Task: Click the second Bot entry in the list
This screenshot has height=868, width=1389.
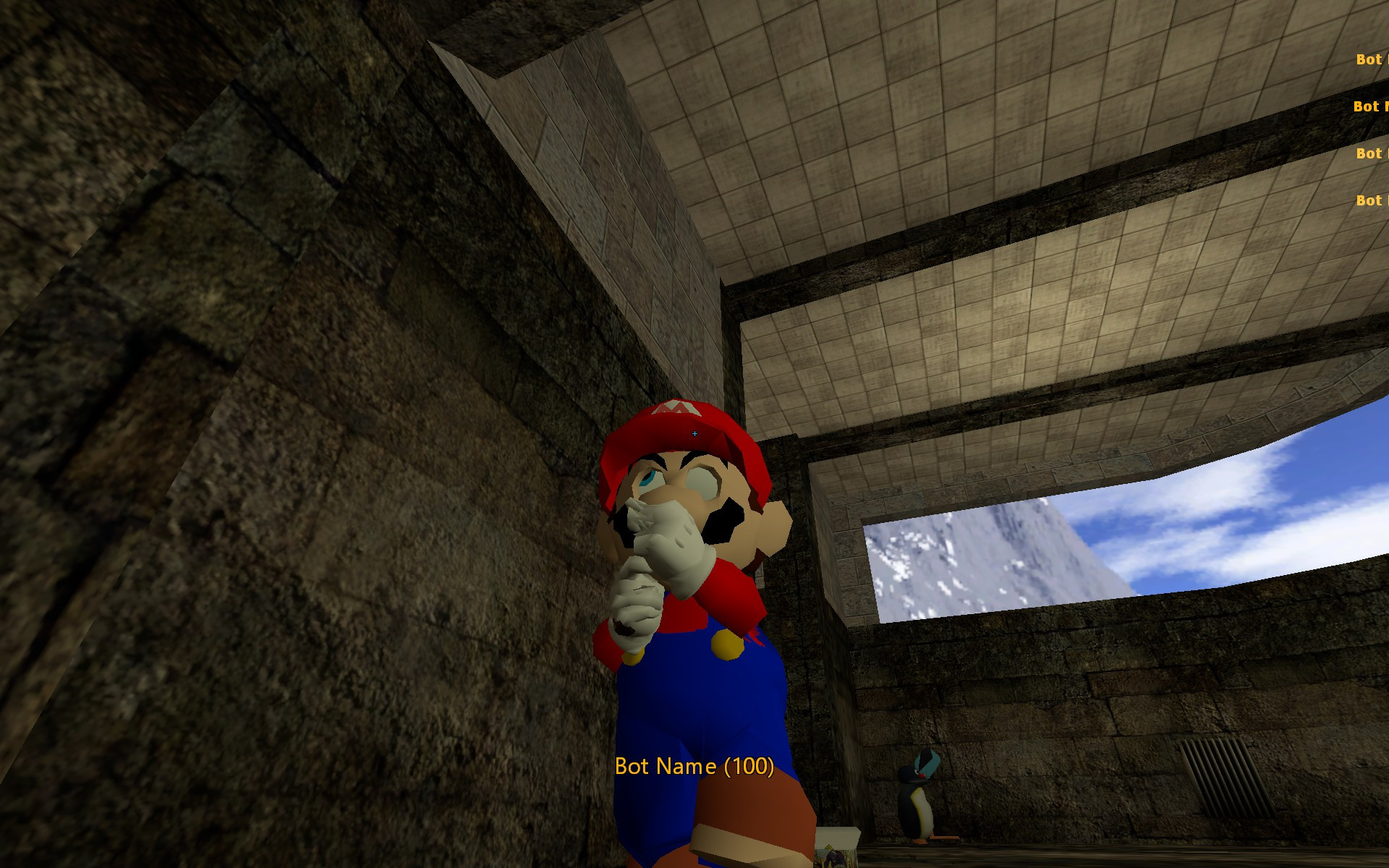Action: click(x=1369, y=107)
